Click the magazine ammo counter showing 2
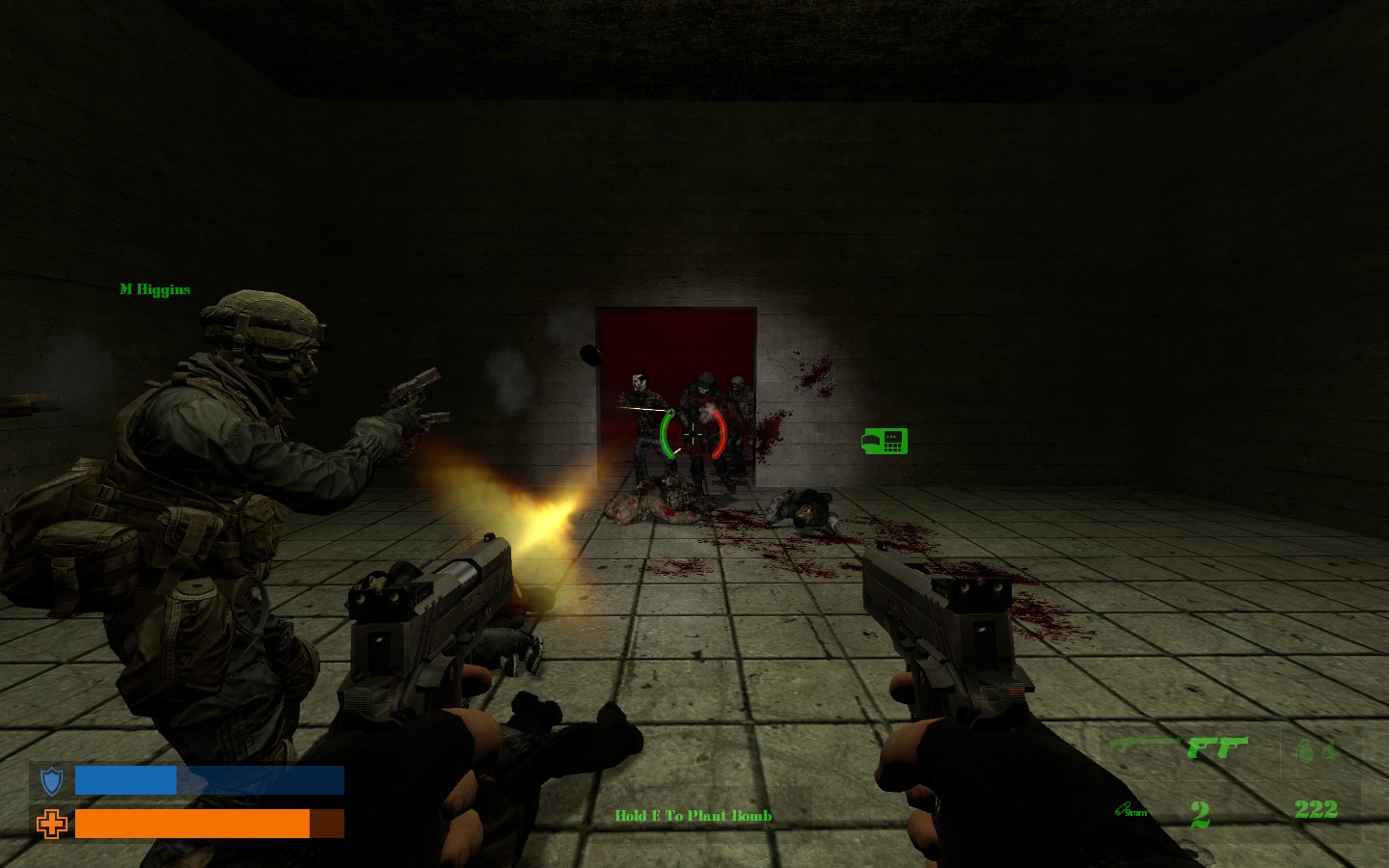Viewport: 1389px width, 868px height. click(1199, 816)
